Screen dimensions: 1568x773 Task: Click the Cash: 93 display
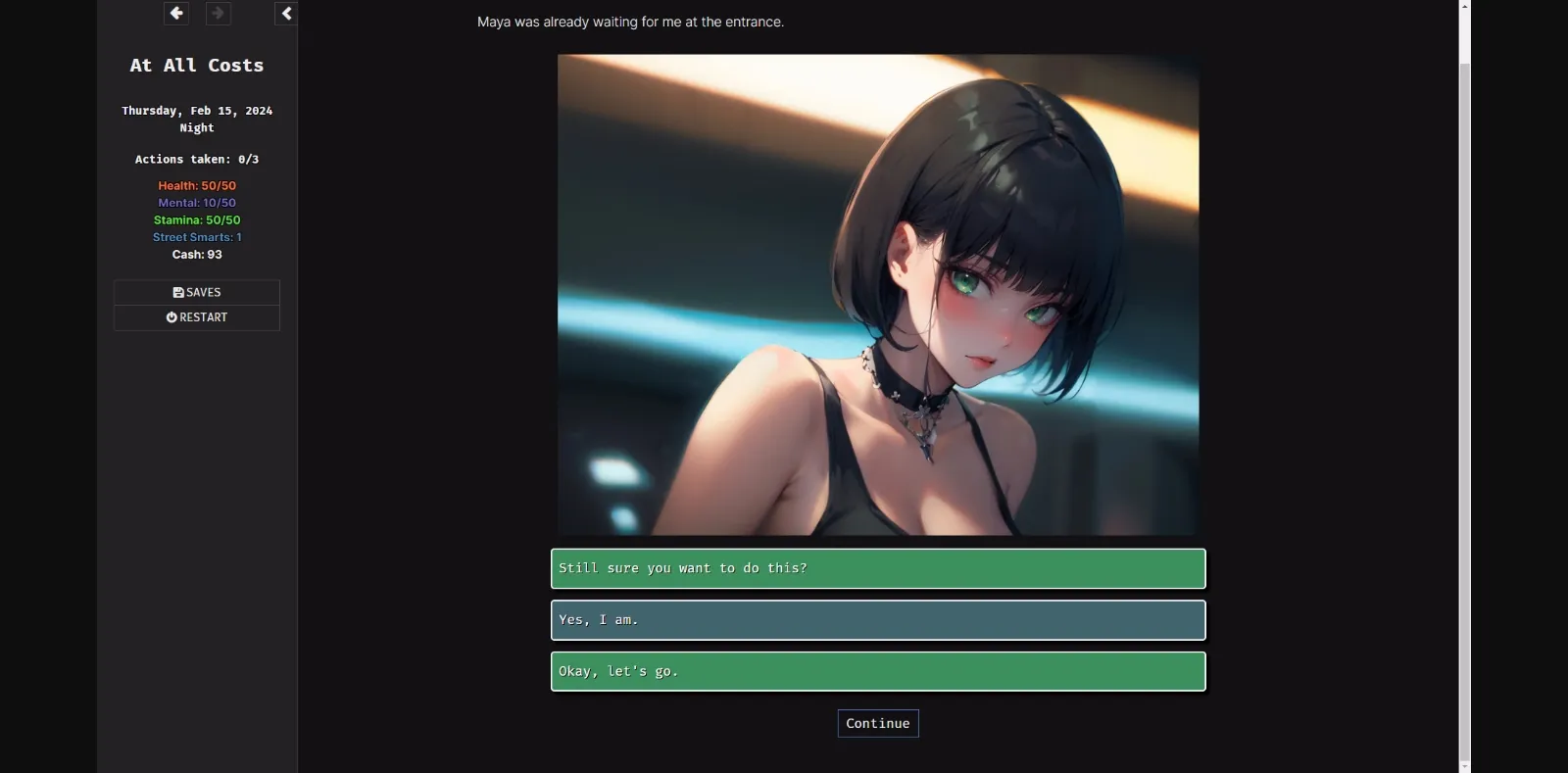tap(197, 254)
